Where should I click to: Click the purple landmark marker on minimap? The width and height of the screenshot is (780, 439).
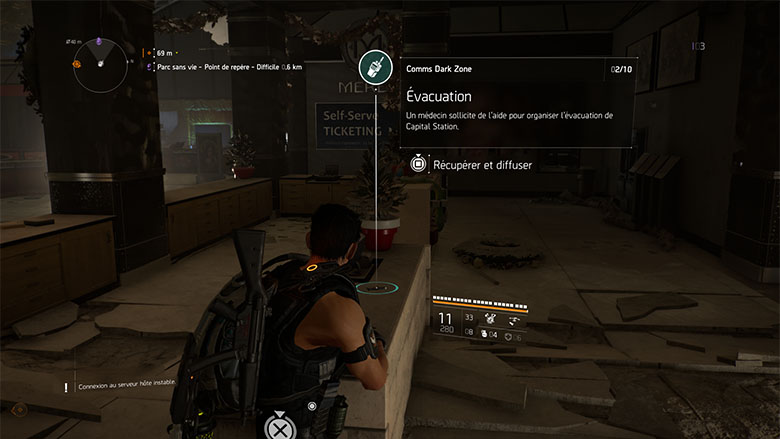99,42
